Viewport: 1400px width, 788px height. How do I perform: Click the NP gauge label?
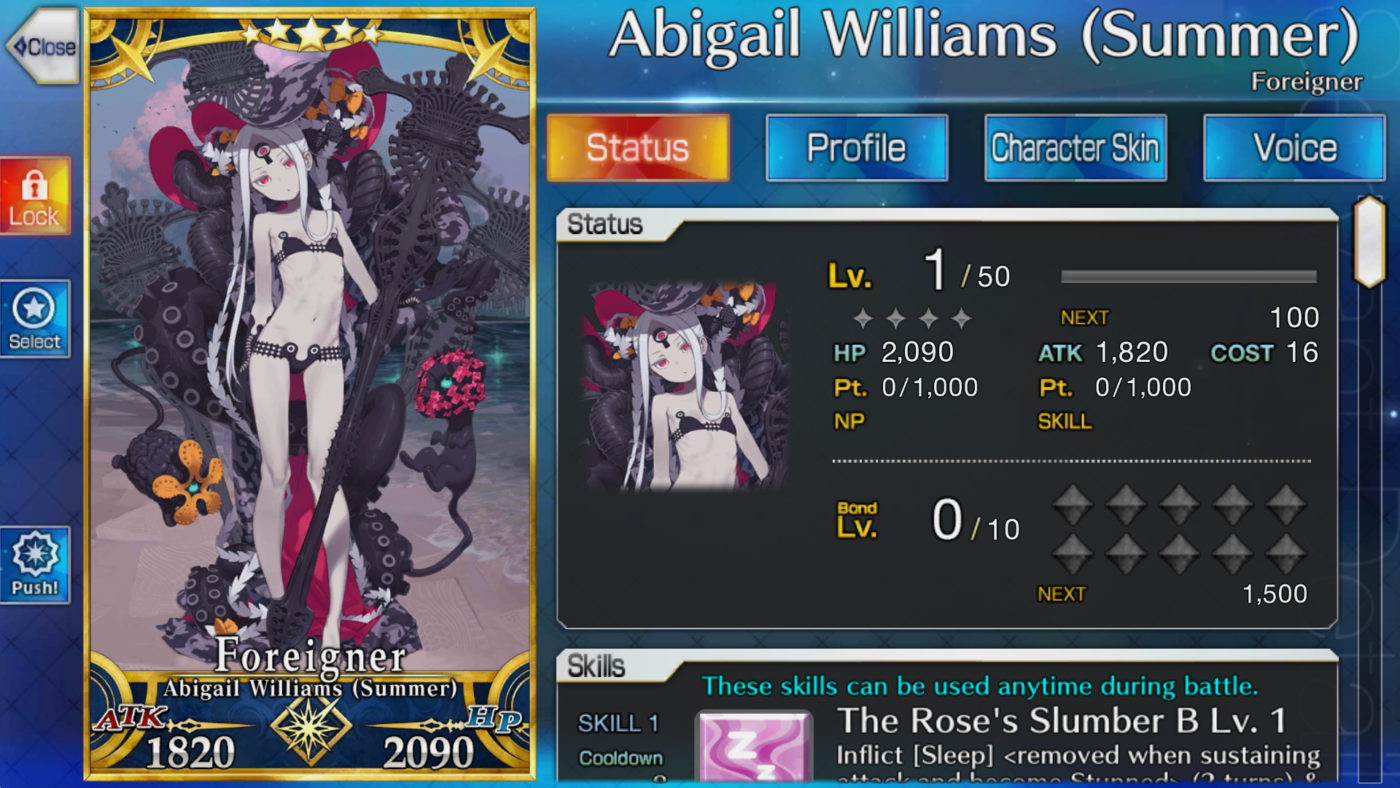coord(848,421)
